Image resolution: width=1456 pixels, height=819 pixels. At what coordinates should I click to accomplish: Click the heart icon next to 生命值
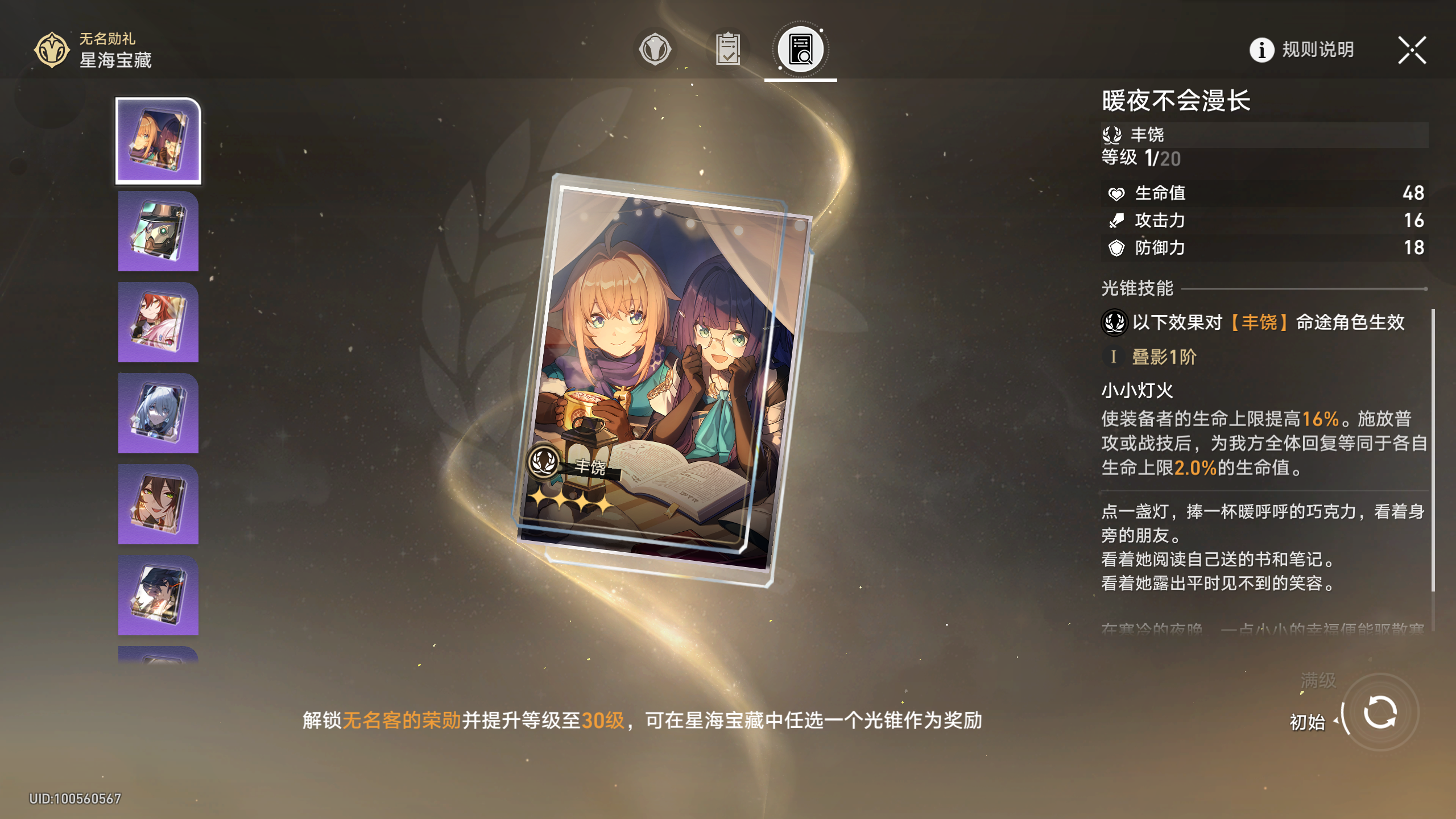[x=1115, y=193]
